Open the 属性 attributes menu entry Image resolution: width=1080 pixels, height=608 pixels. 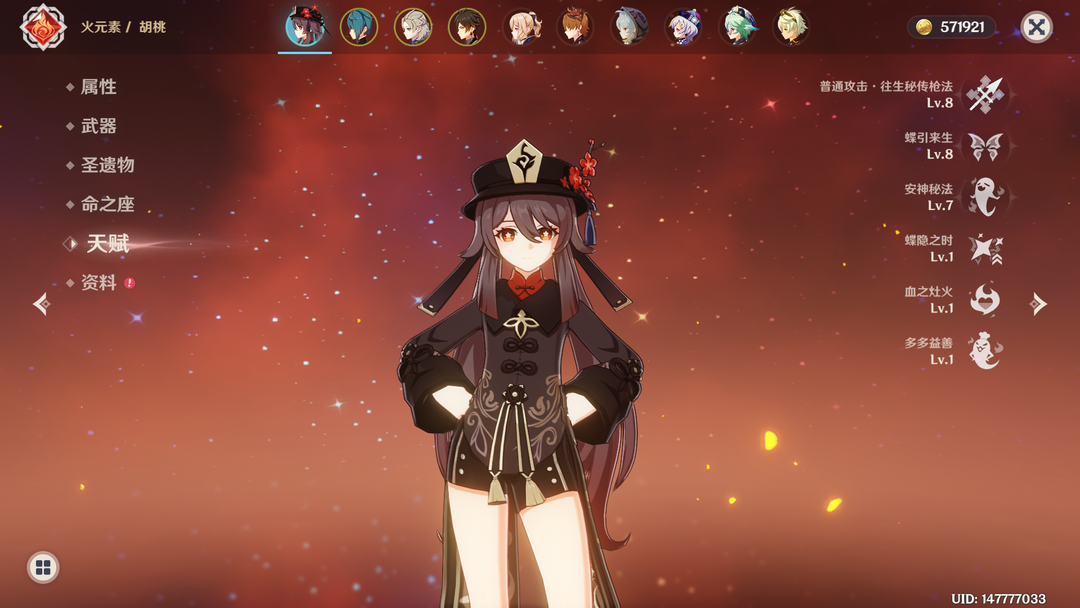coord(98,87)
